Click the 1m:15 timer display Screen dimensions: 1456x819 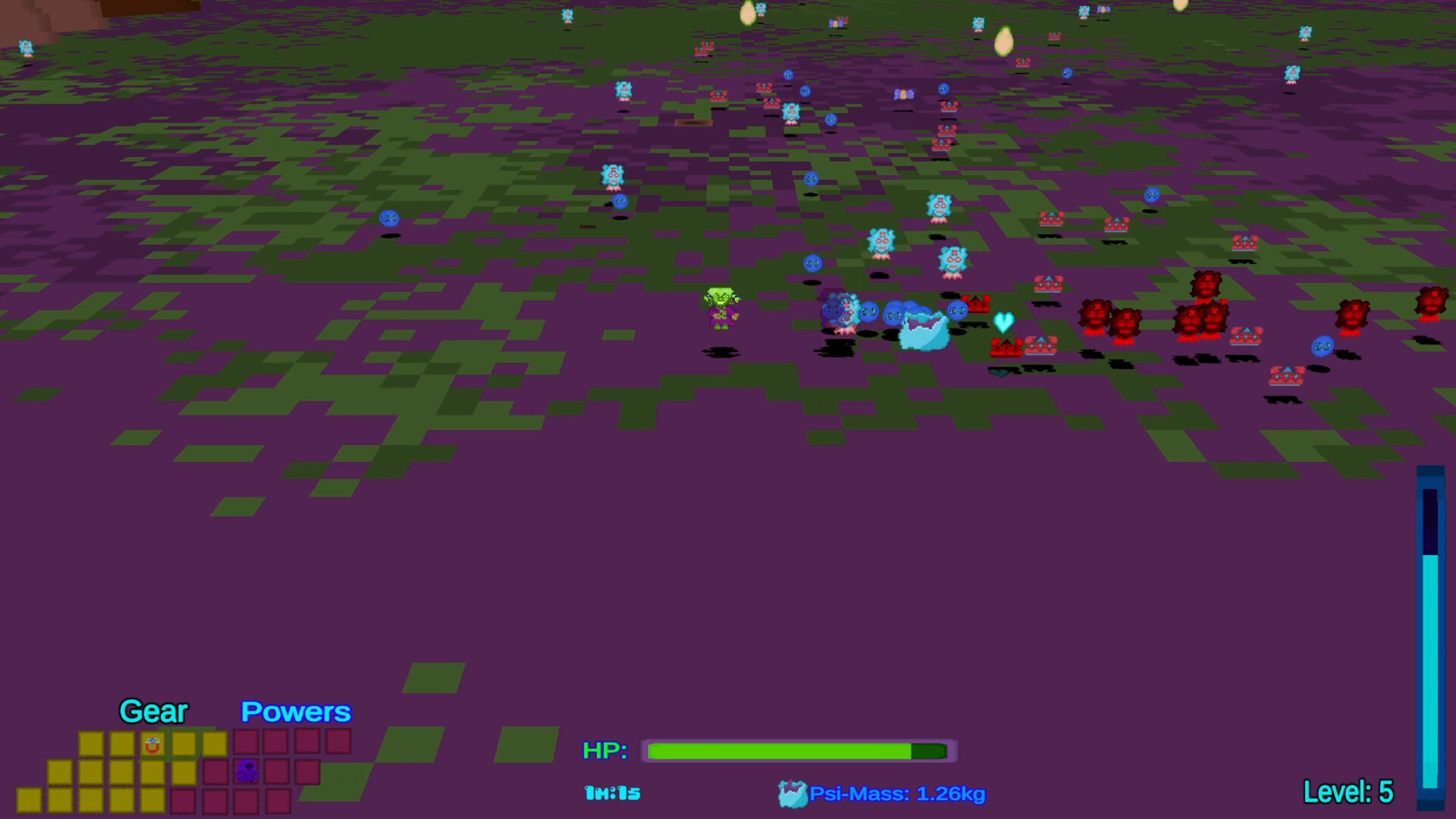pyautogui.click(x=611, y=793)
